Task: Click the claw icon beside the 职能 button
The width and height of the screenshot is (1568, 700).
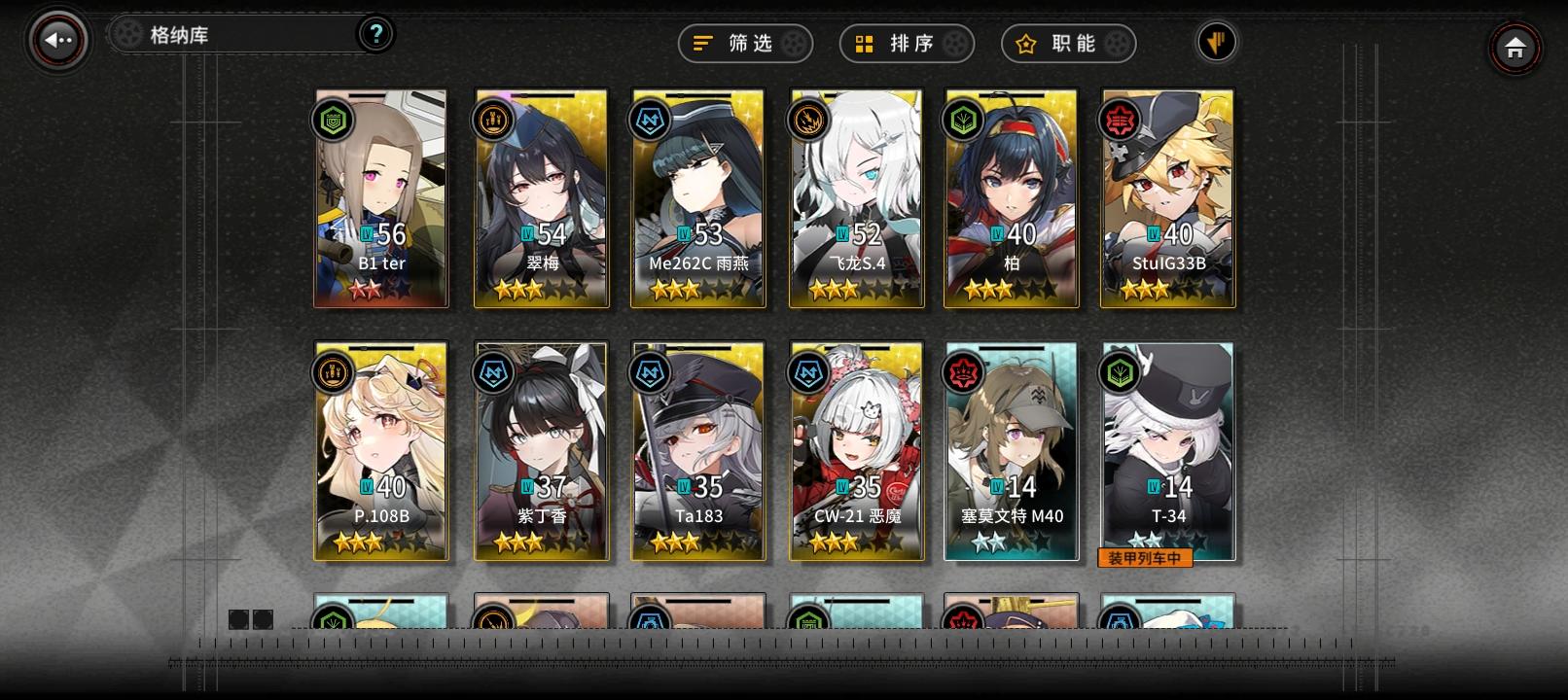Action: tap(1217, 43)
